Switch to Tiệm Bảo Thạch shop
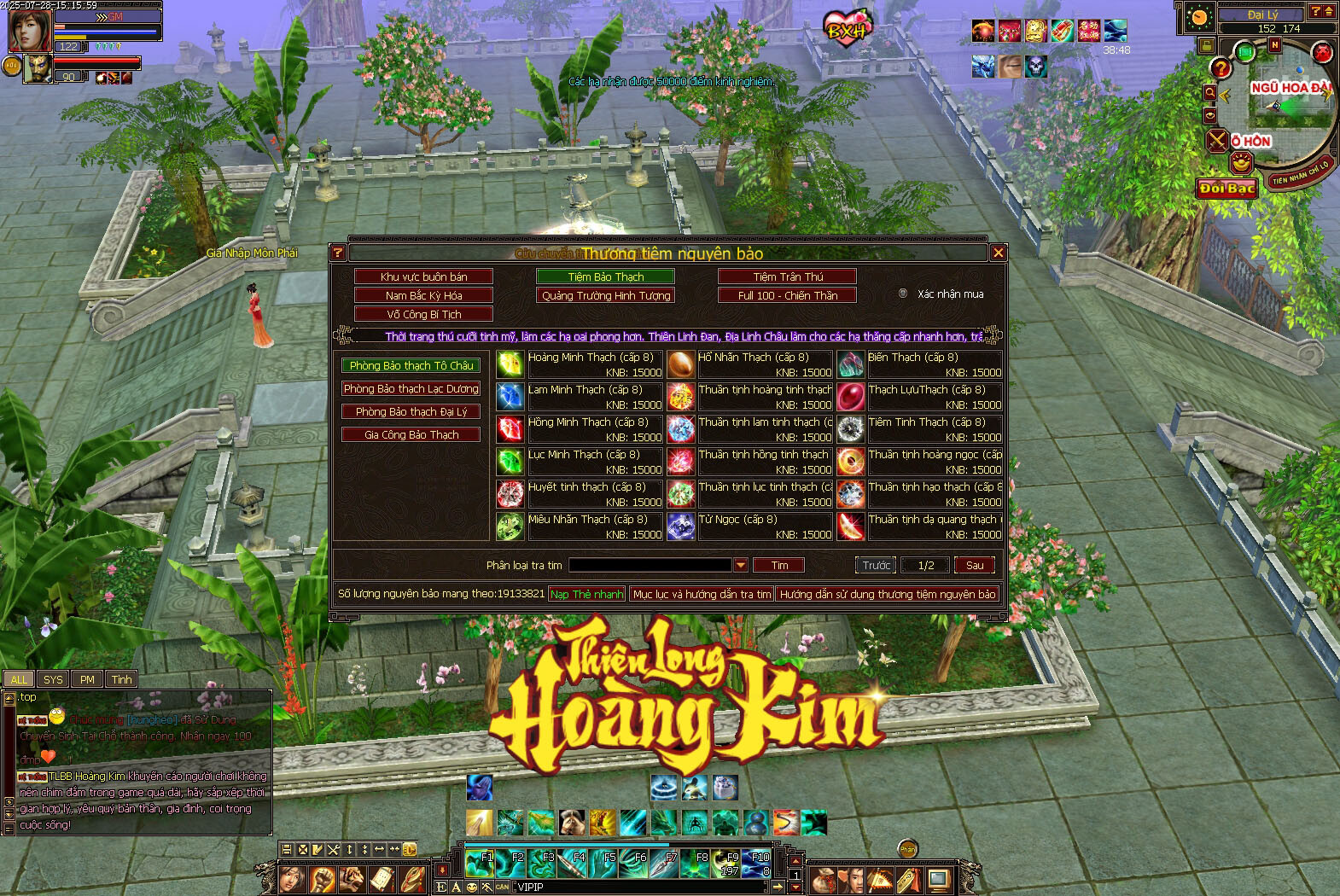Image resolution: width=1340 pixels, height=896 pixels. [605, 276]
